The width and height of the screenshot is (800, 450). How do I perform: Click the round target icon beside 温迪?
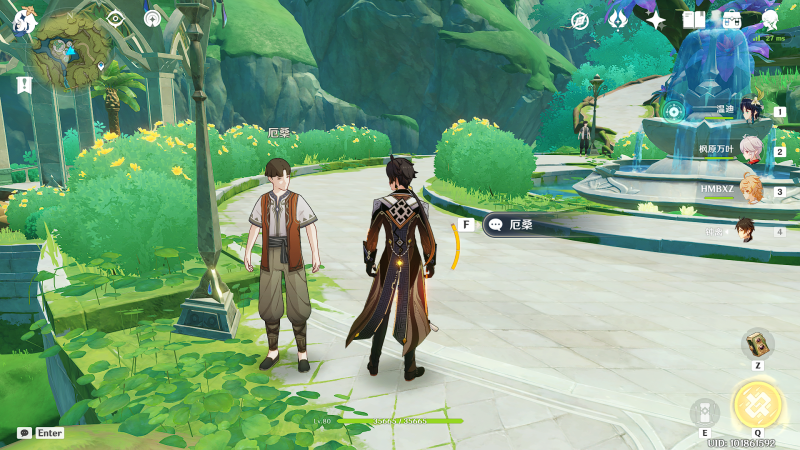[674, 111]
